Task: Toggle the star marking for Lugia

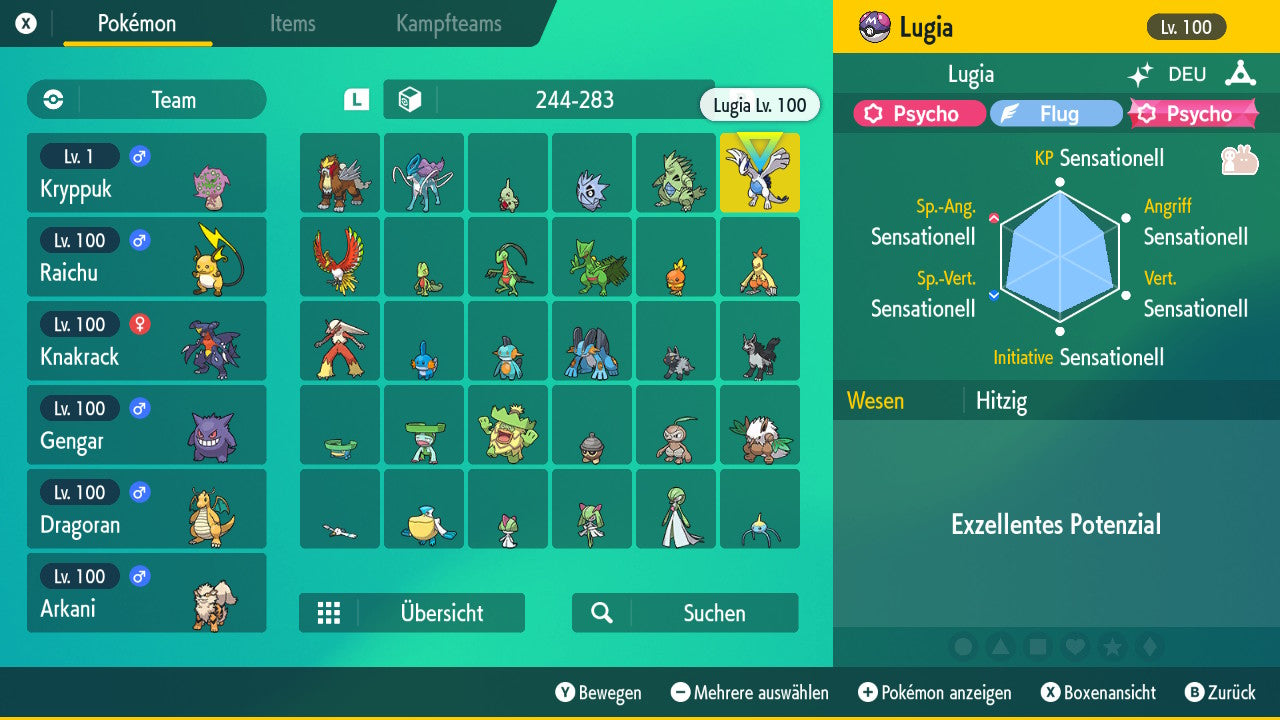Action: click(1113, 647)
